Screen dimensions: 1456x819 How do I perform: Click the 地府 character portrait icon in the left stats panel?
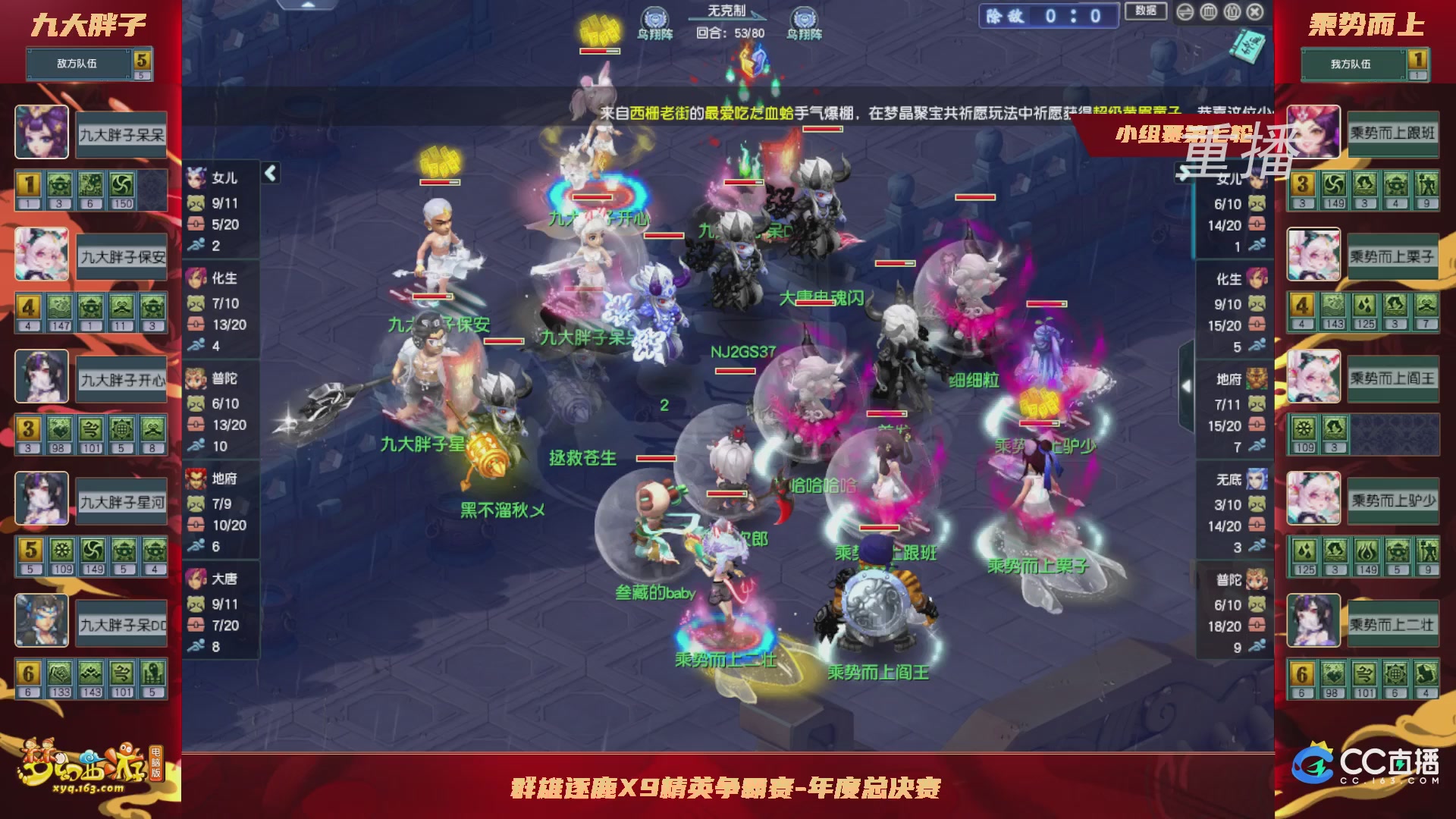click(x=196, y=477)
